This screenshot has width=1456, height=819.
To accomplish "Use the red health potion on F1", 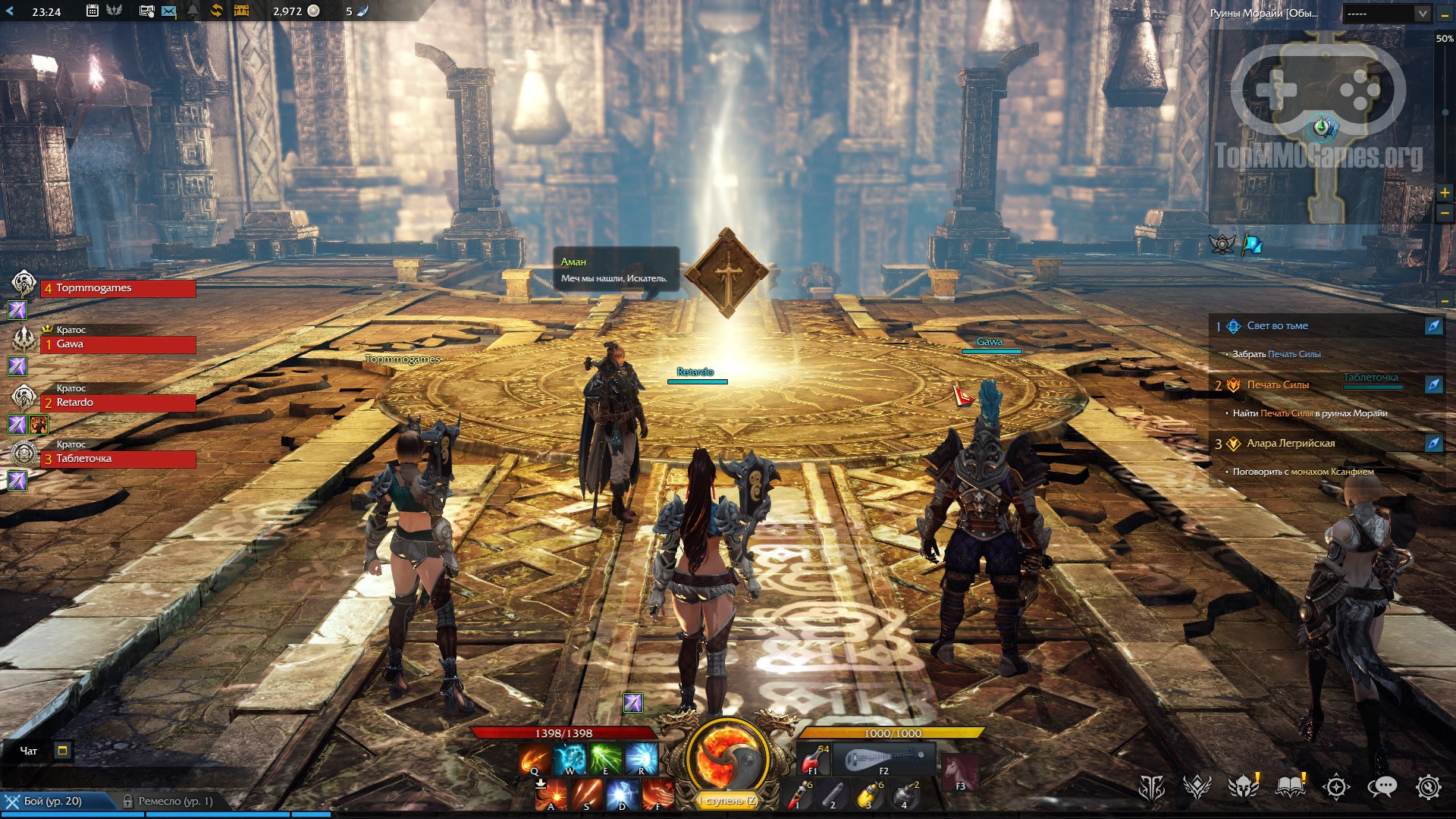I will tap(814, 758).
